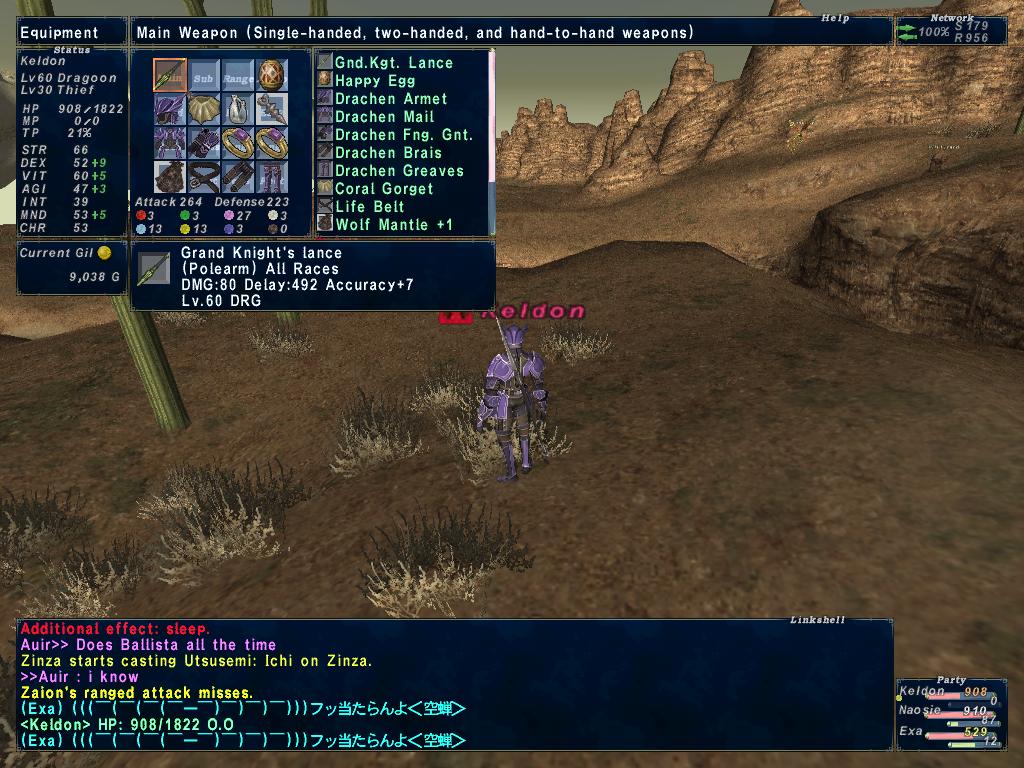Select the main weapon lance slot

170,75
